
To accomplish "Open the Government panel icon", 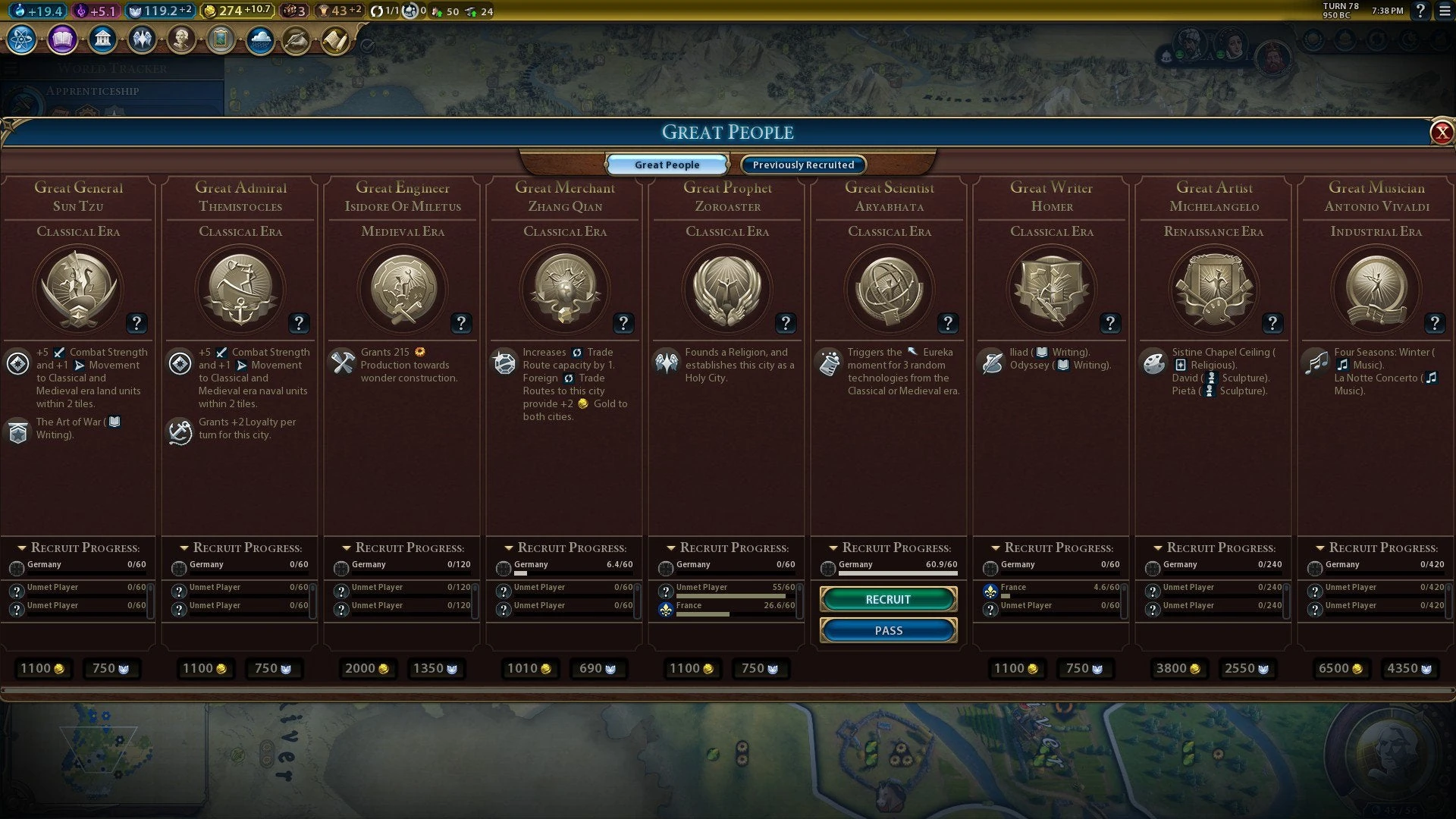I will [102, 39].
